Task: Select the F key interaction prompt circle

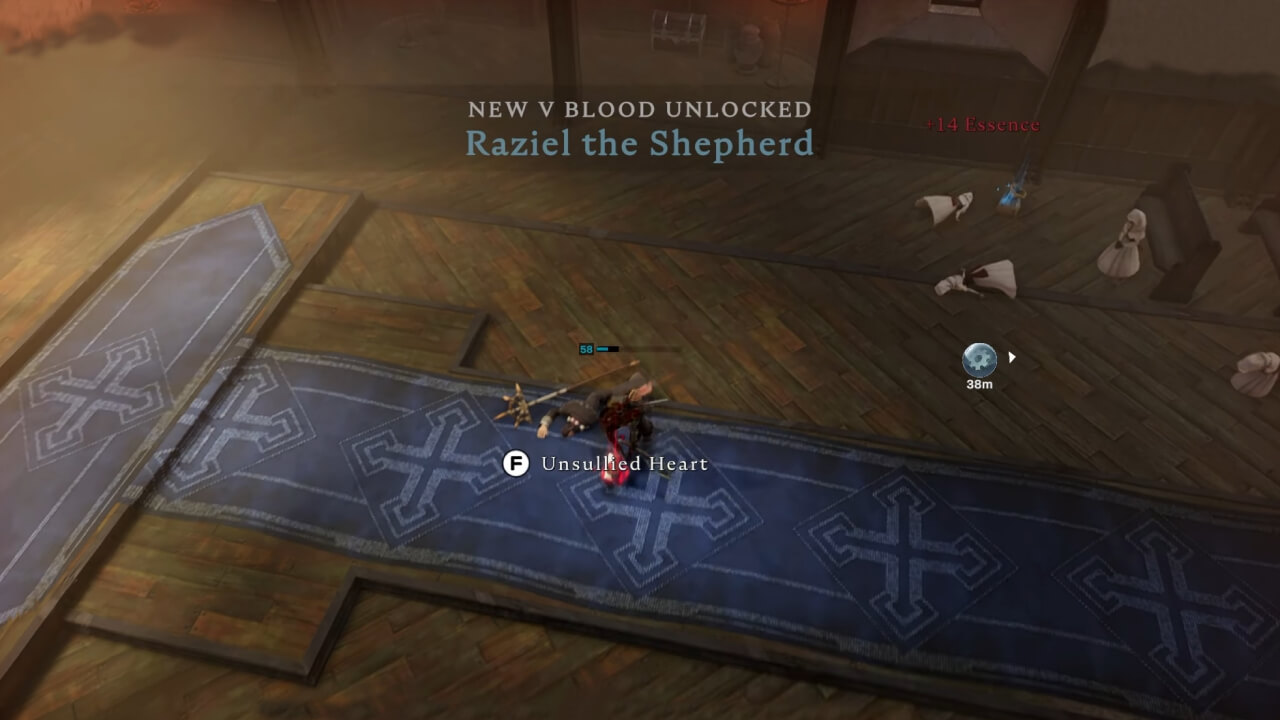Action: (517, 464)
